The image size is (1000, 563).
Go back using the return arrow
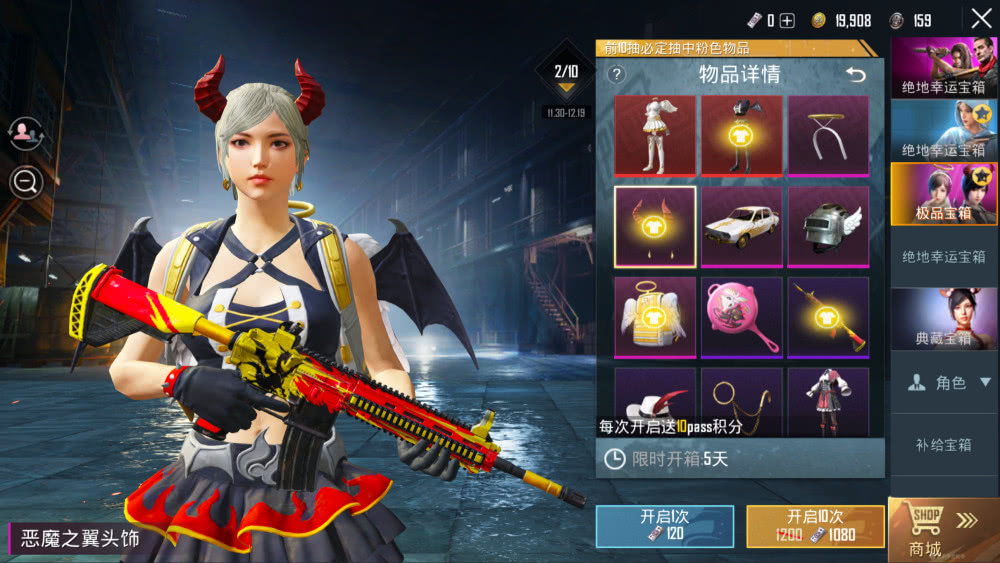pos(856,75)
